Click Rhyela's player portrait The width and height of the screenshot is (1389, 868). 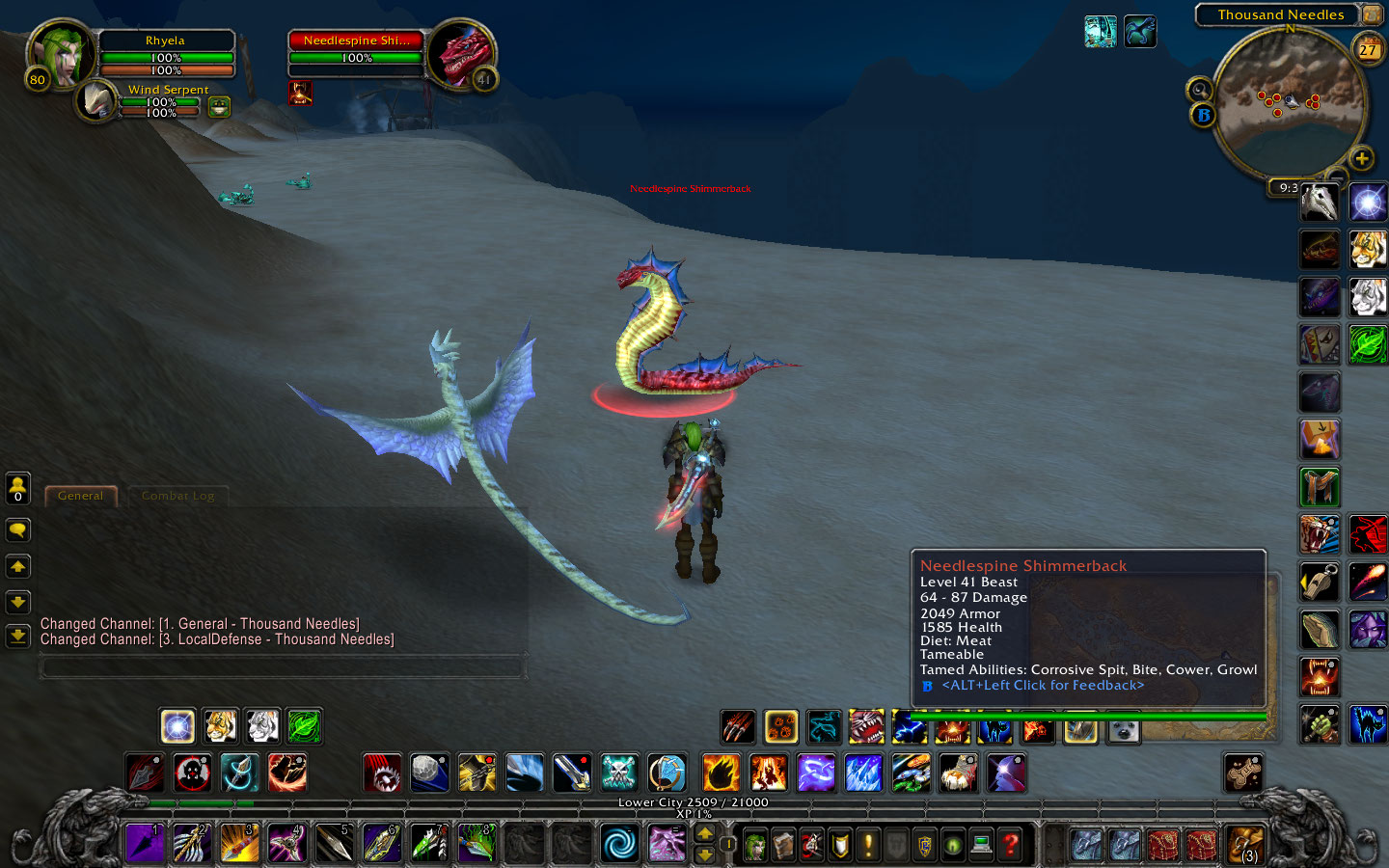(x=60, y=53)
